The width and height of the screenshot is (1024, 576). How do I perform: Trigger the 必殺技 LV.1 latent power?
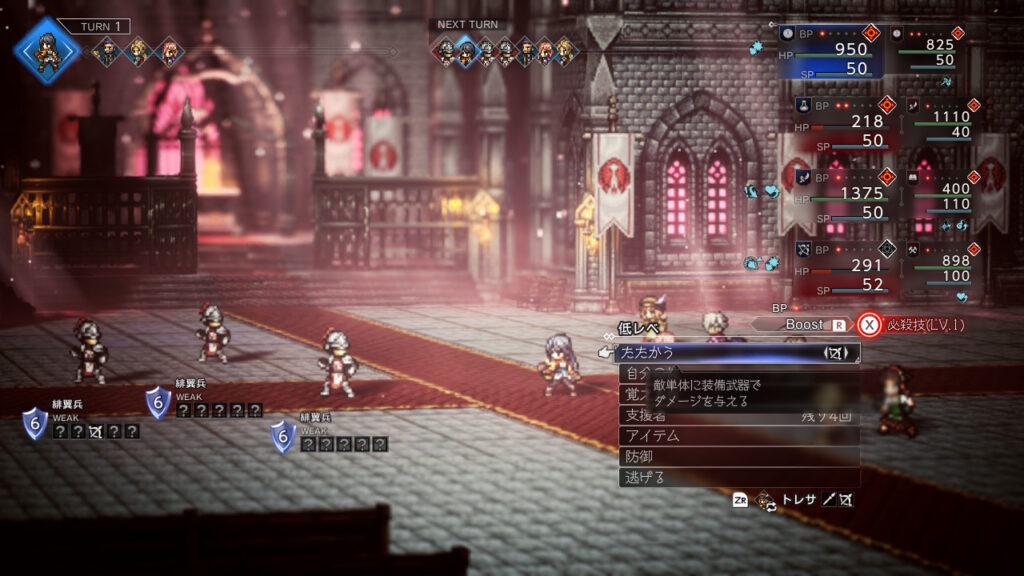point(915,325)
